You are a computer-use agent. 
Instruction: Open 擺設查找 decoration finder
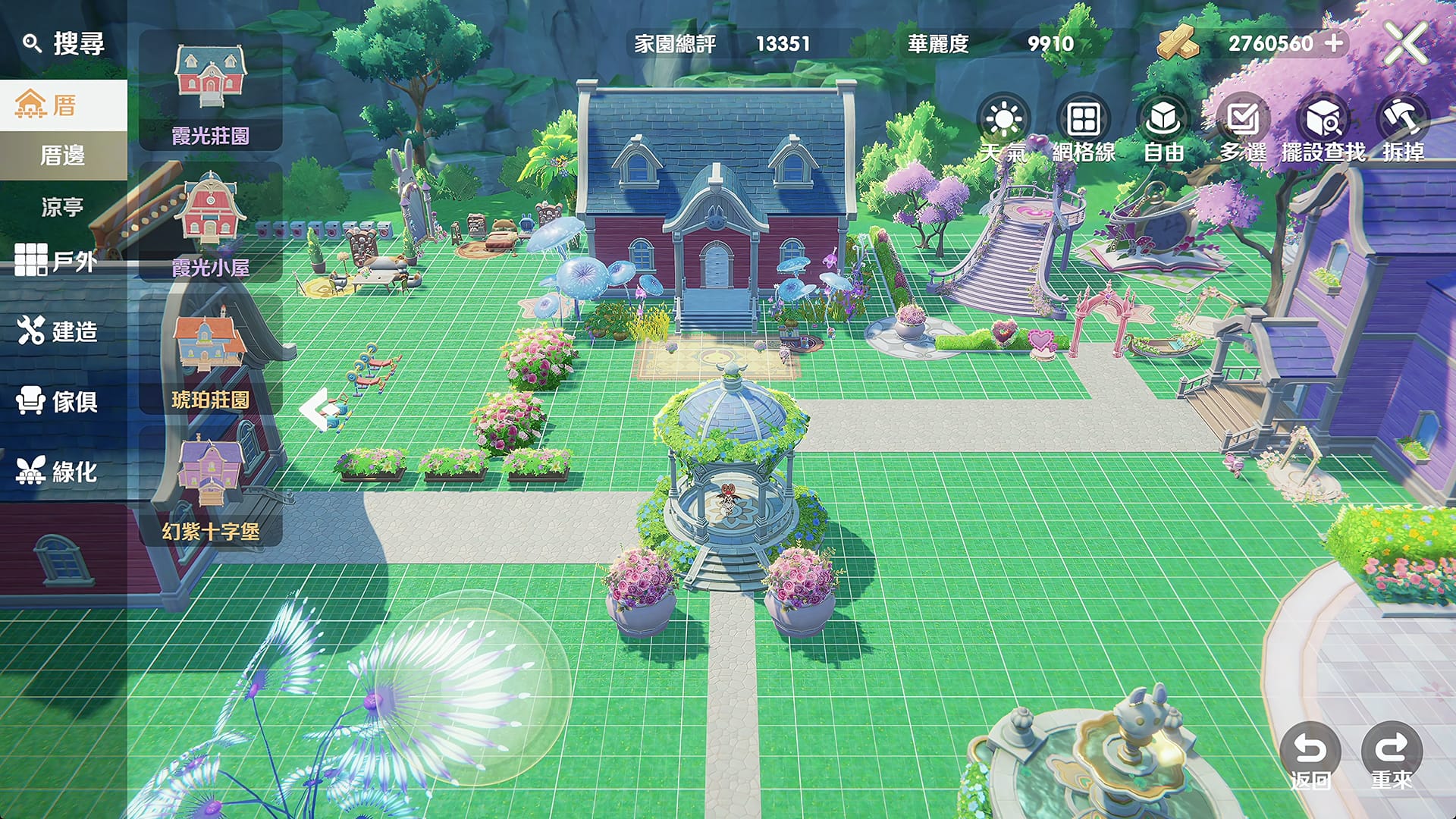click(1323, 127)
